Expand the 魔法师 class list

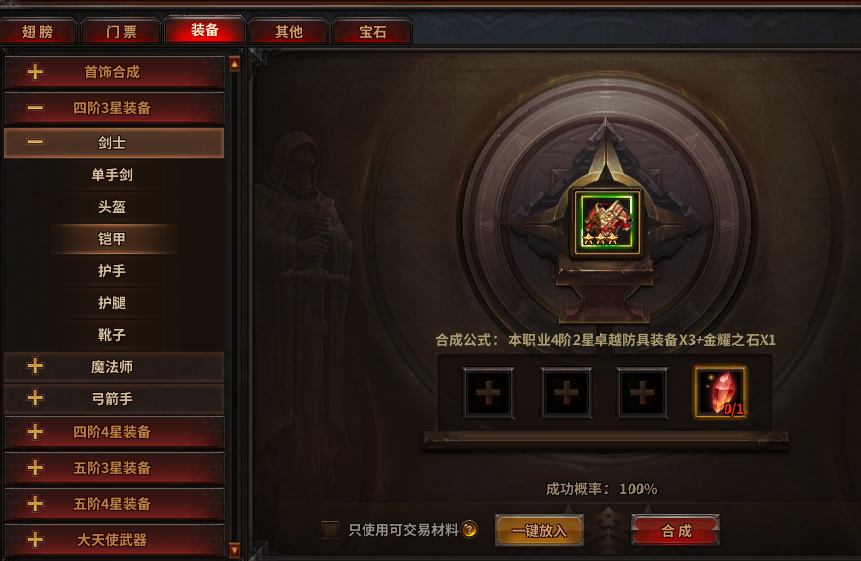coord(113,367)
